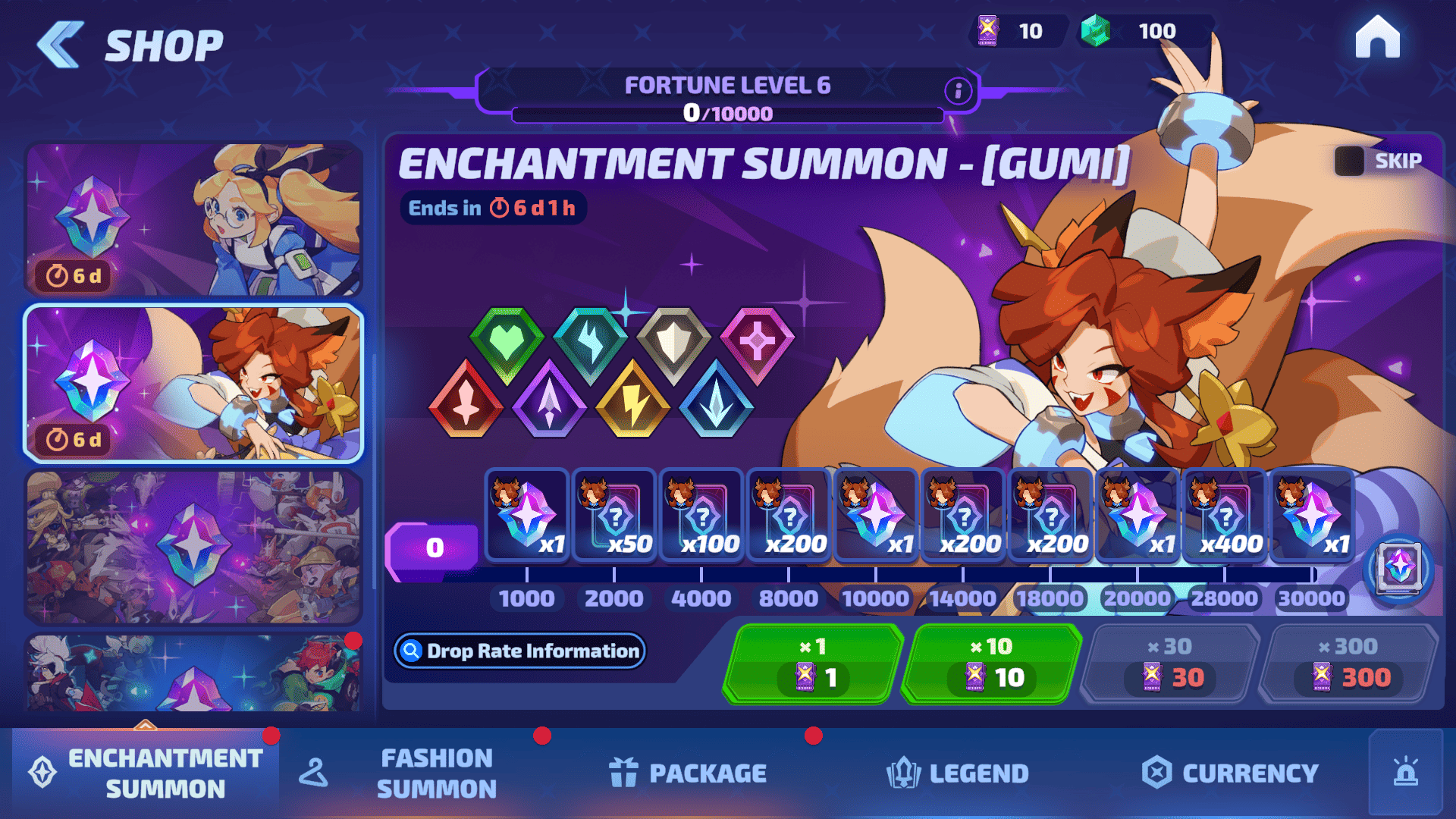Toggle the Skip checkbox
Screen dimensions: 1456x819
(1349, 161)
